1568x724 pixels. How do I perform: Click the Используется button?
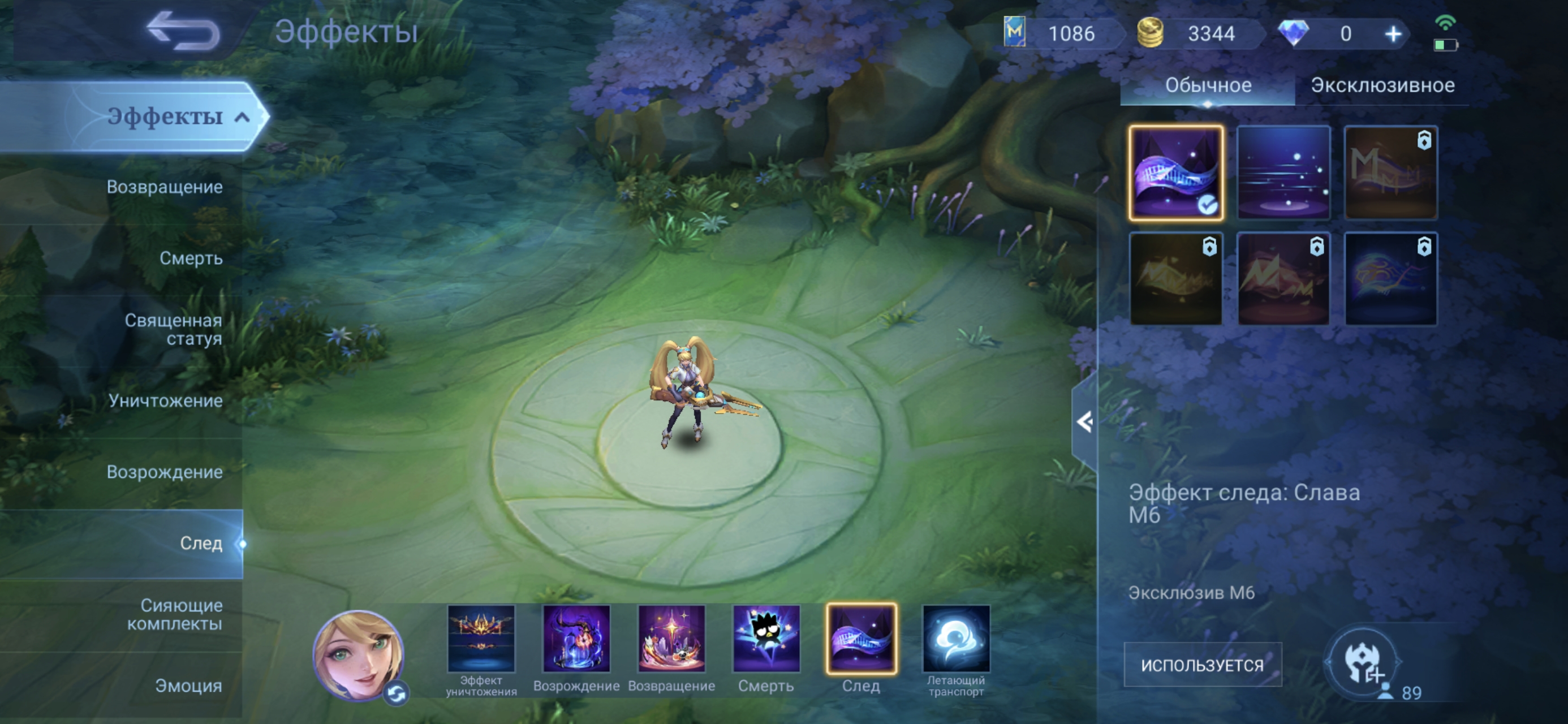[x=1202, y=665]
